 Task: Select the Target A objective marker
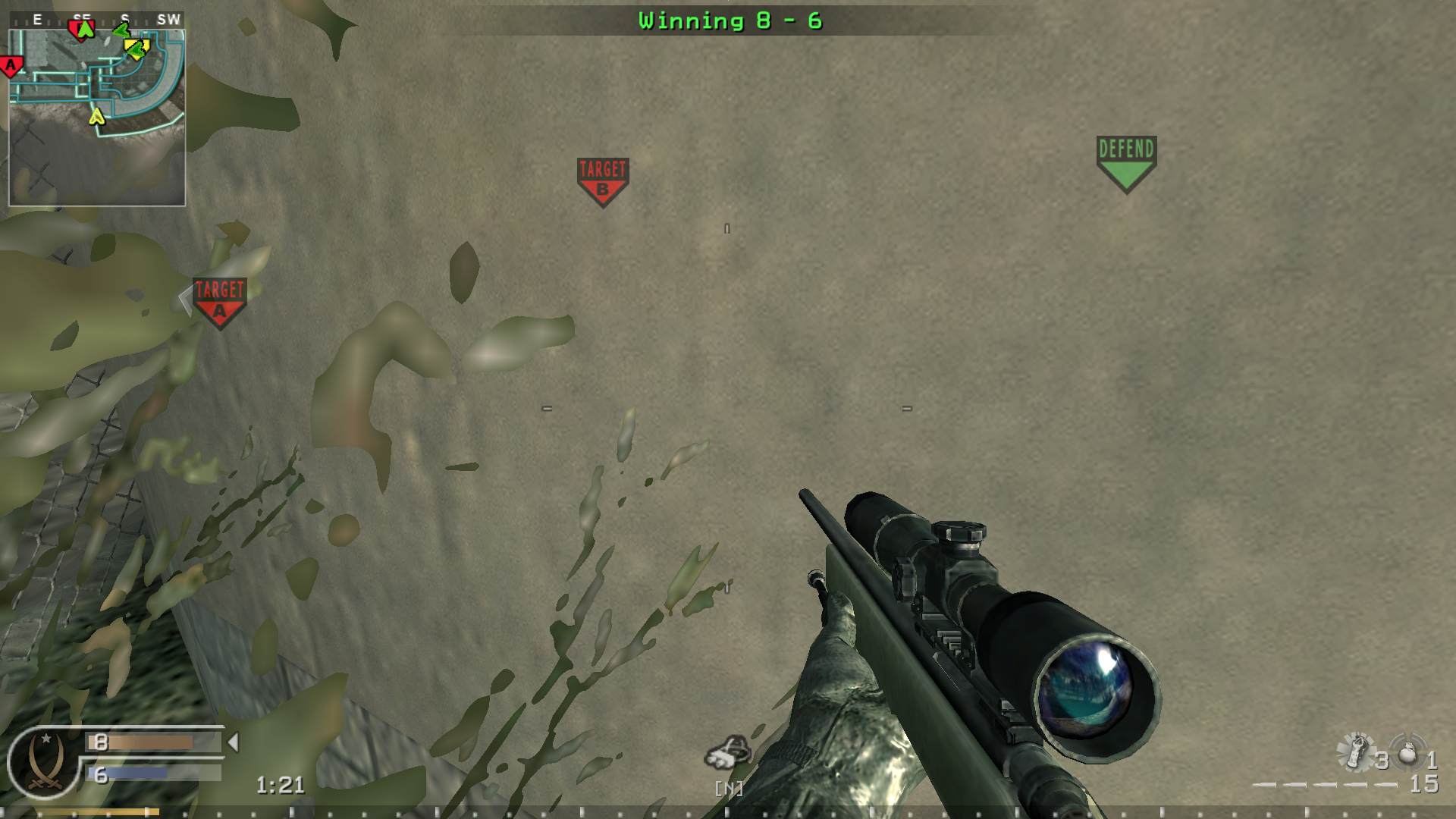pyautogui.click(x=219, y=297)
